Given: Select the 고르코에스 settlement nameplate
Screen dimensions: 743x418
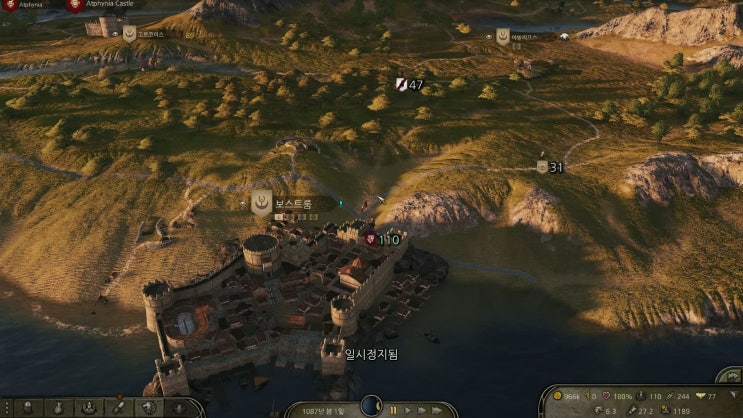Looking at the screenshot, I should coord(152,34).
